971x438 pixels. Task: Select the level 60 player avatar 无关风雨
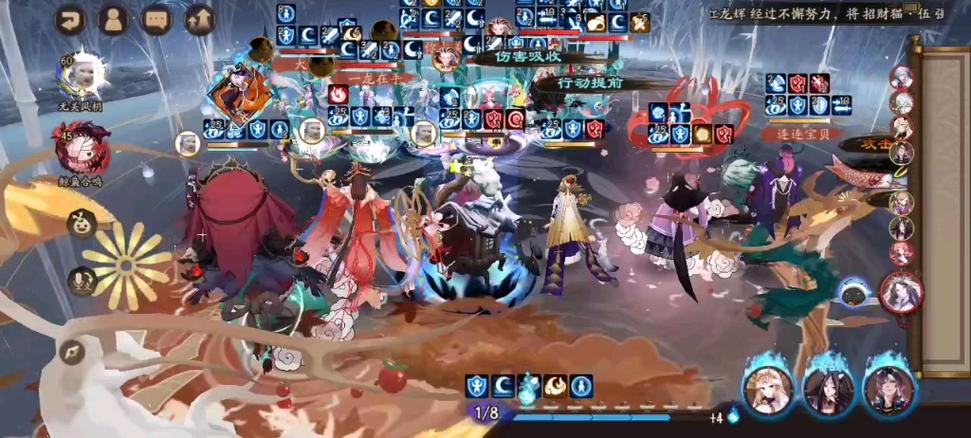tap(82, 76)
